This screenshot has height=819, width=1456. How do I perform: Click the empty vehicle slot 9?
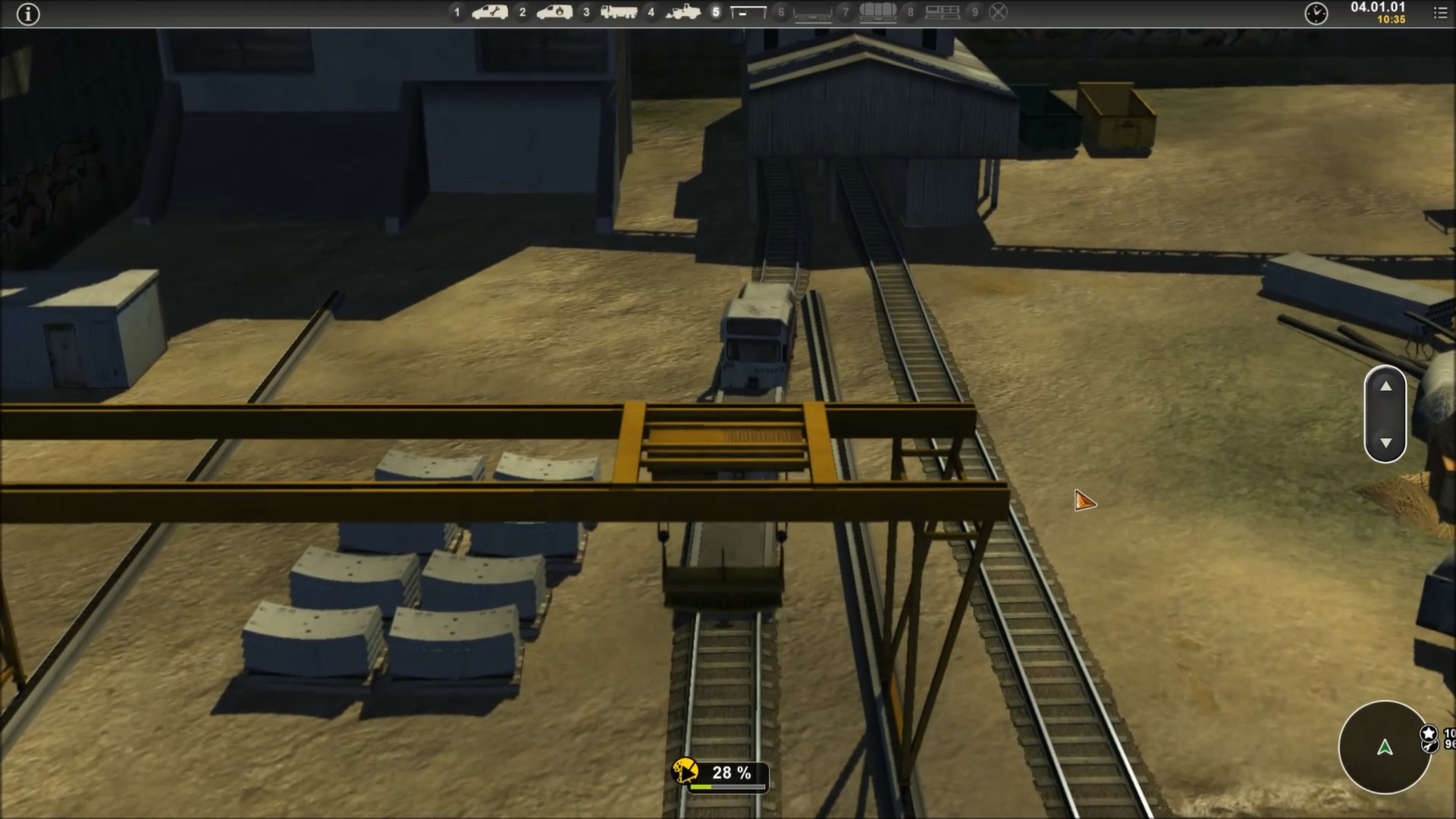tap(998, 12)
